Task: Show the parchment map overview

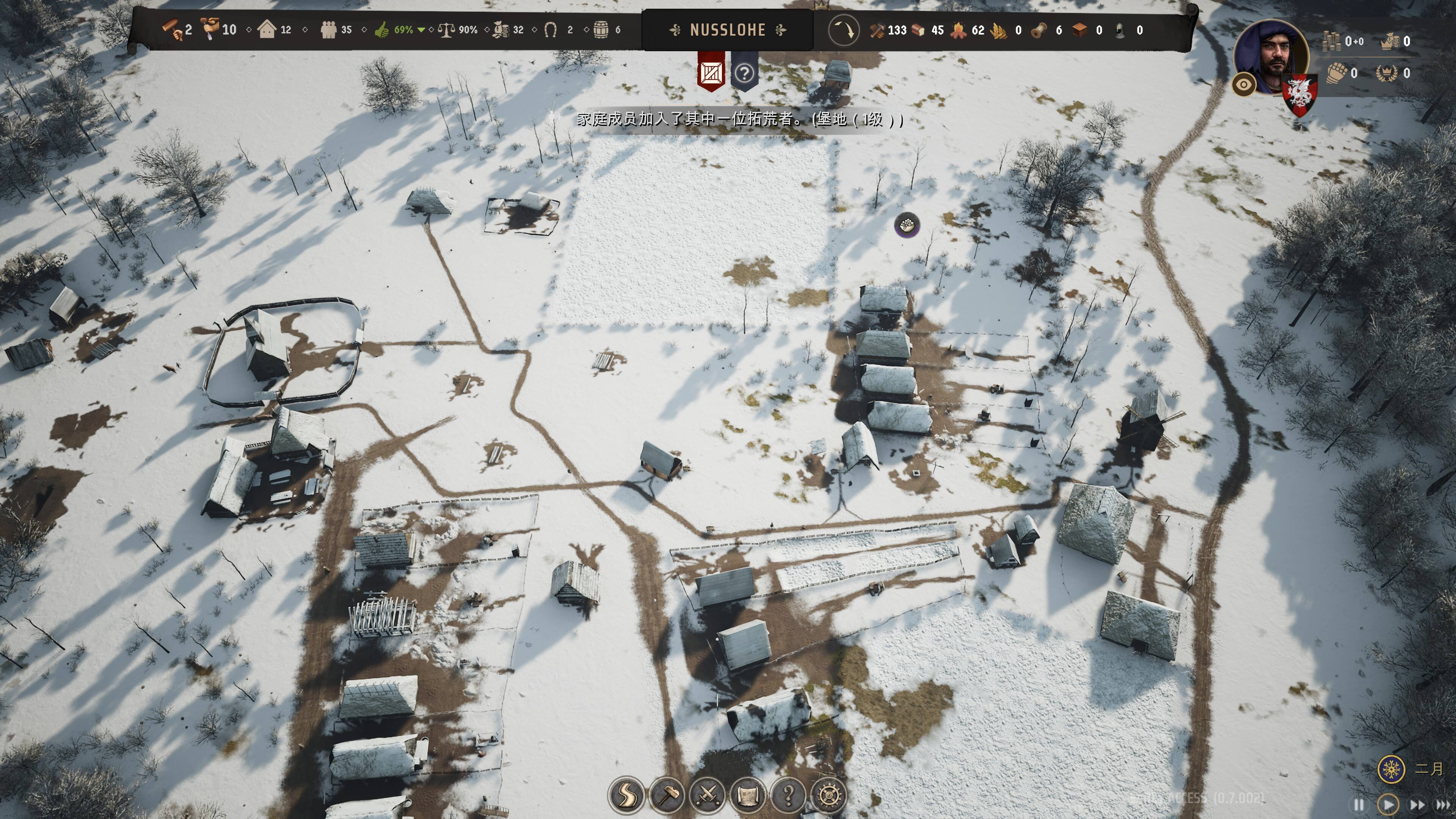Action: tap(747, 795)
